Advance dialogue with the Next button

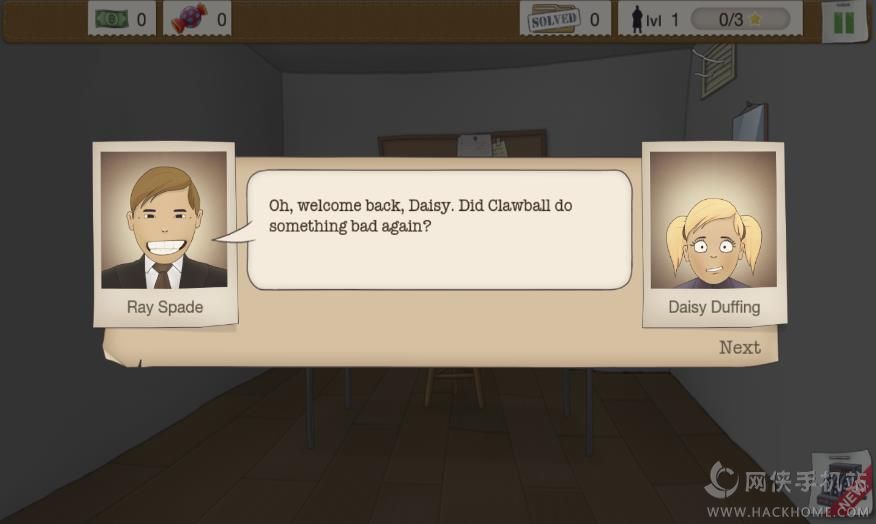(739, 347)
